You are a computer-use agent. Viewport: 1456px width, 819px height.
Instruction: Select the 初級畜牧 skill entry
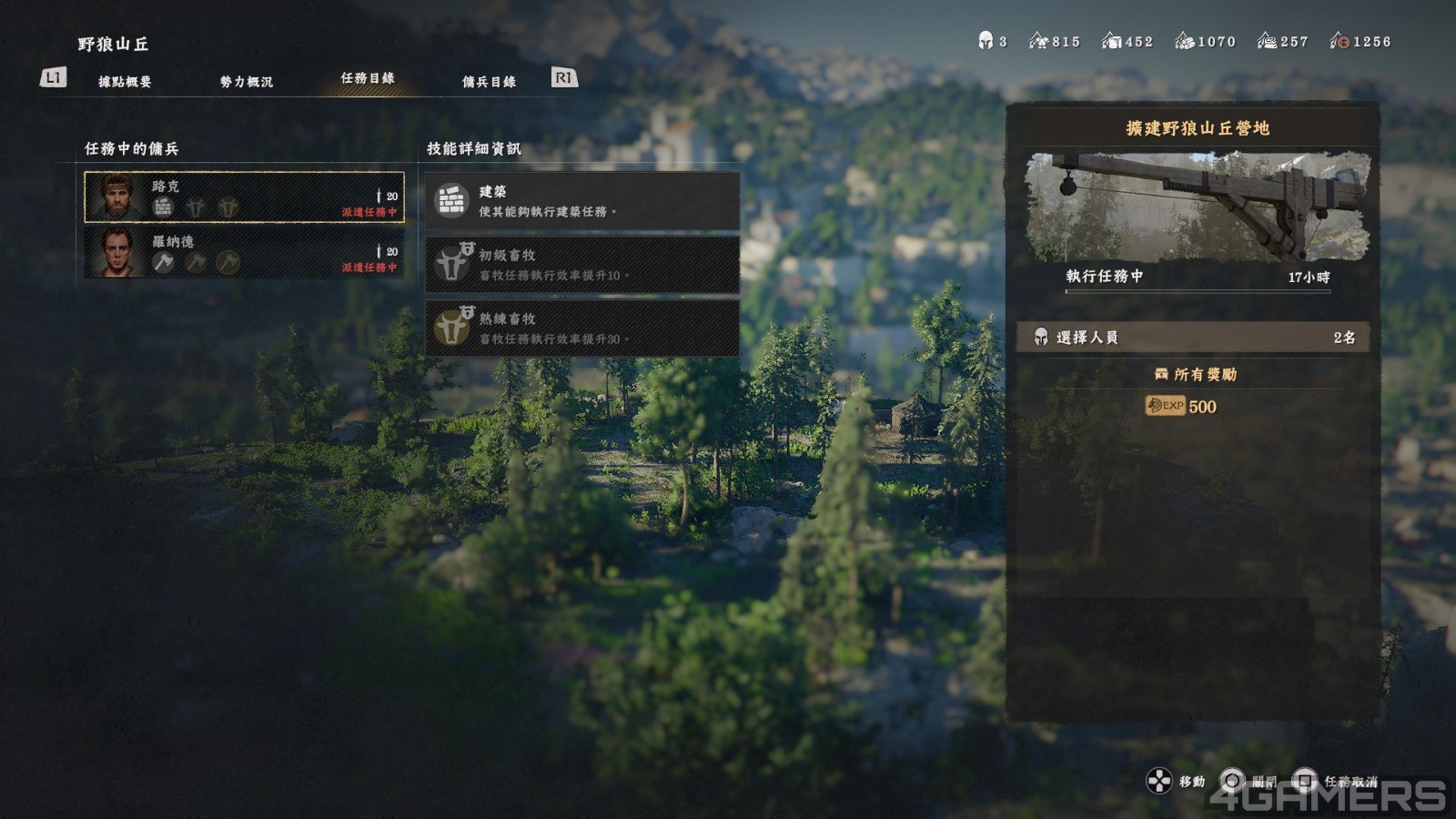pyautogui.click(x=581, y=265)
